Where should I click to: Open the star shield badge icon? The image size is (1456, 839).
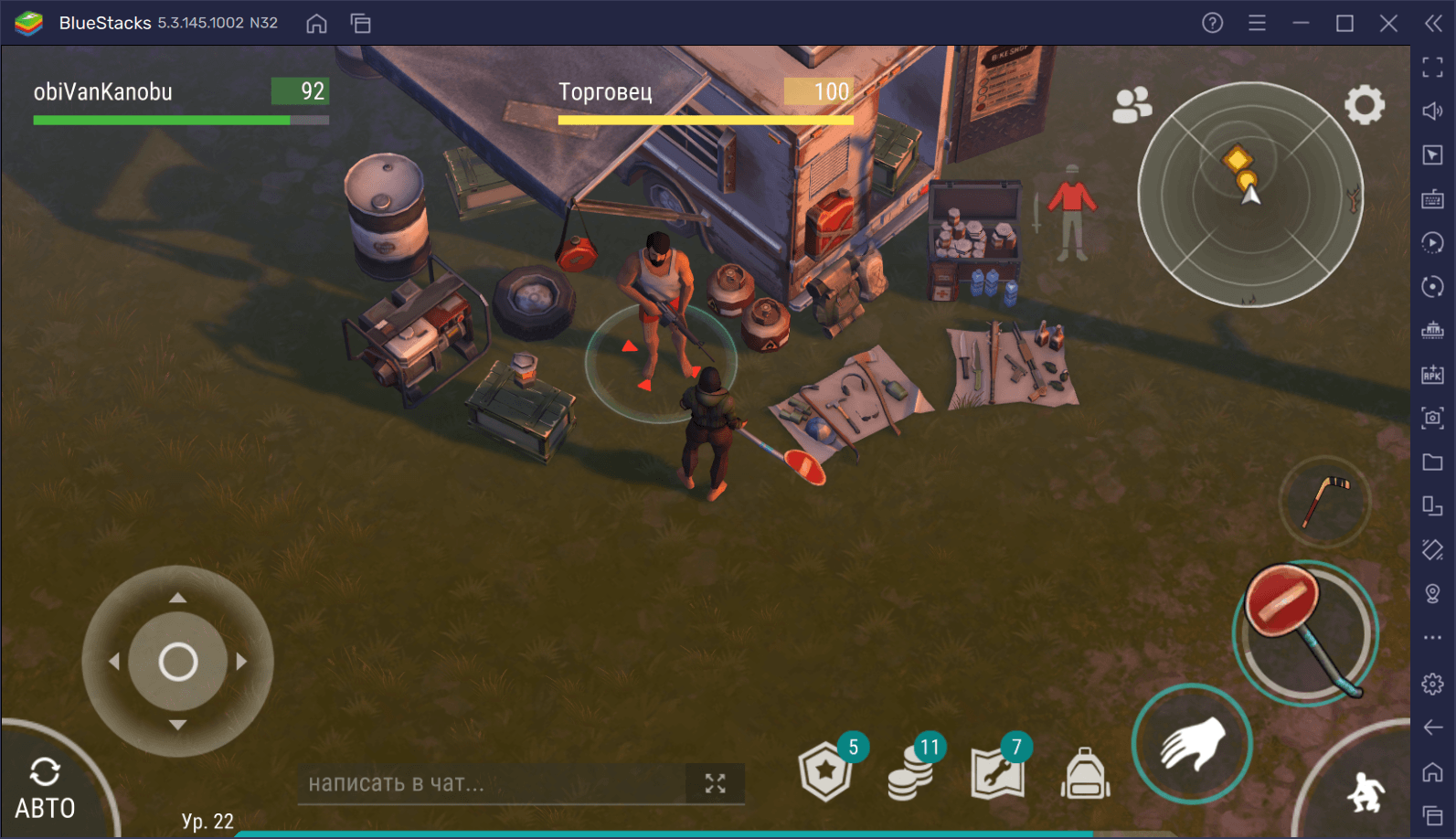(825, 772)
